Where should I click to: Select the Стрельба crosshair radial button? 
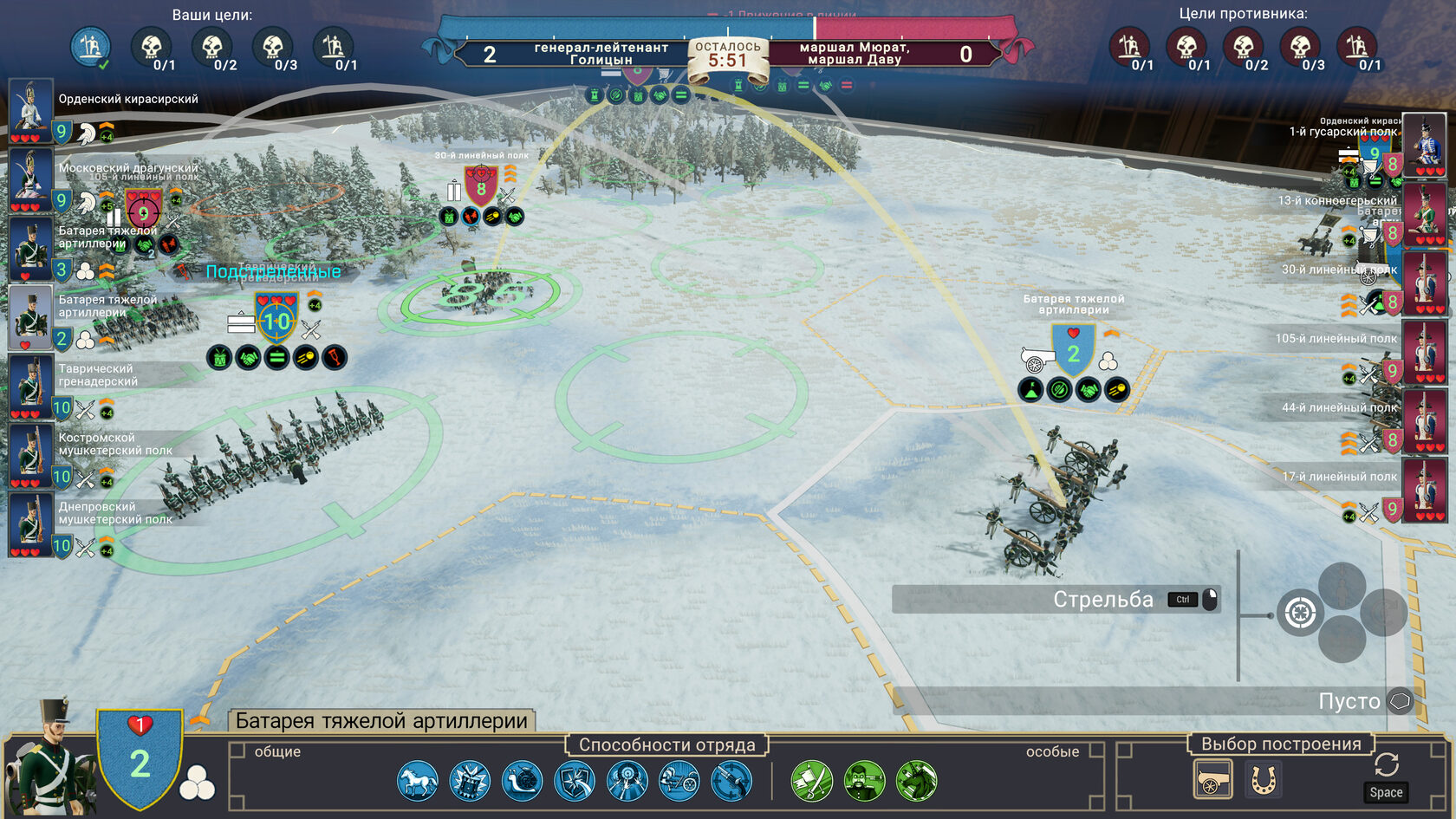[x=1299, y=614]
